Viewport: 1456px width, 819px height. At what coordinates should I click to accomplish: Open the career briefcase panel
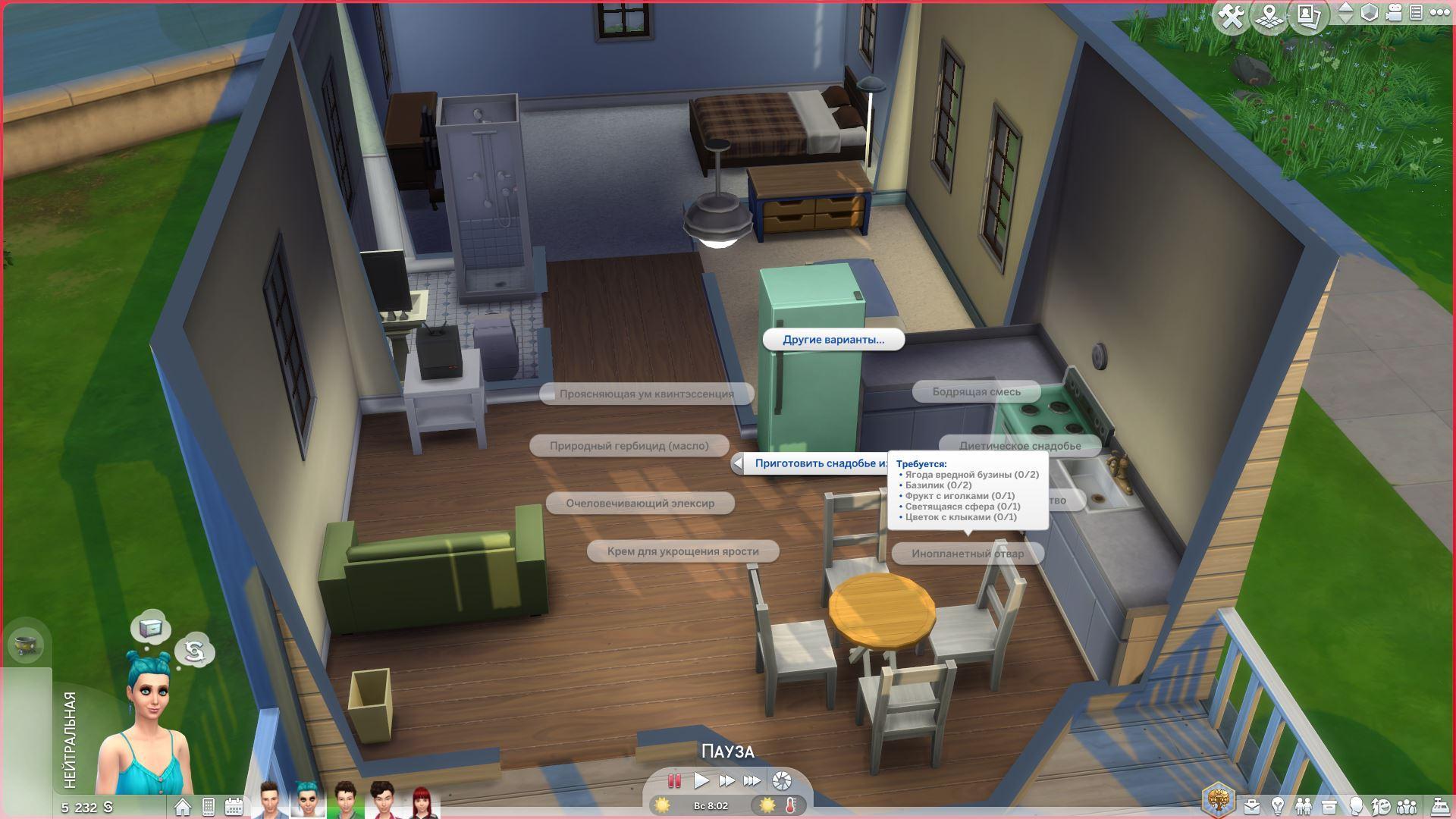(x=1251, y=805)
